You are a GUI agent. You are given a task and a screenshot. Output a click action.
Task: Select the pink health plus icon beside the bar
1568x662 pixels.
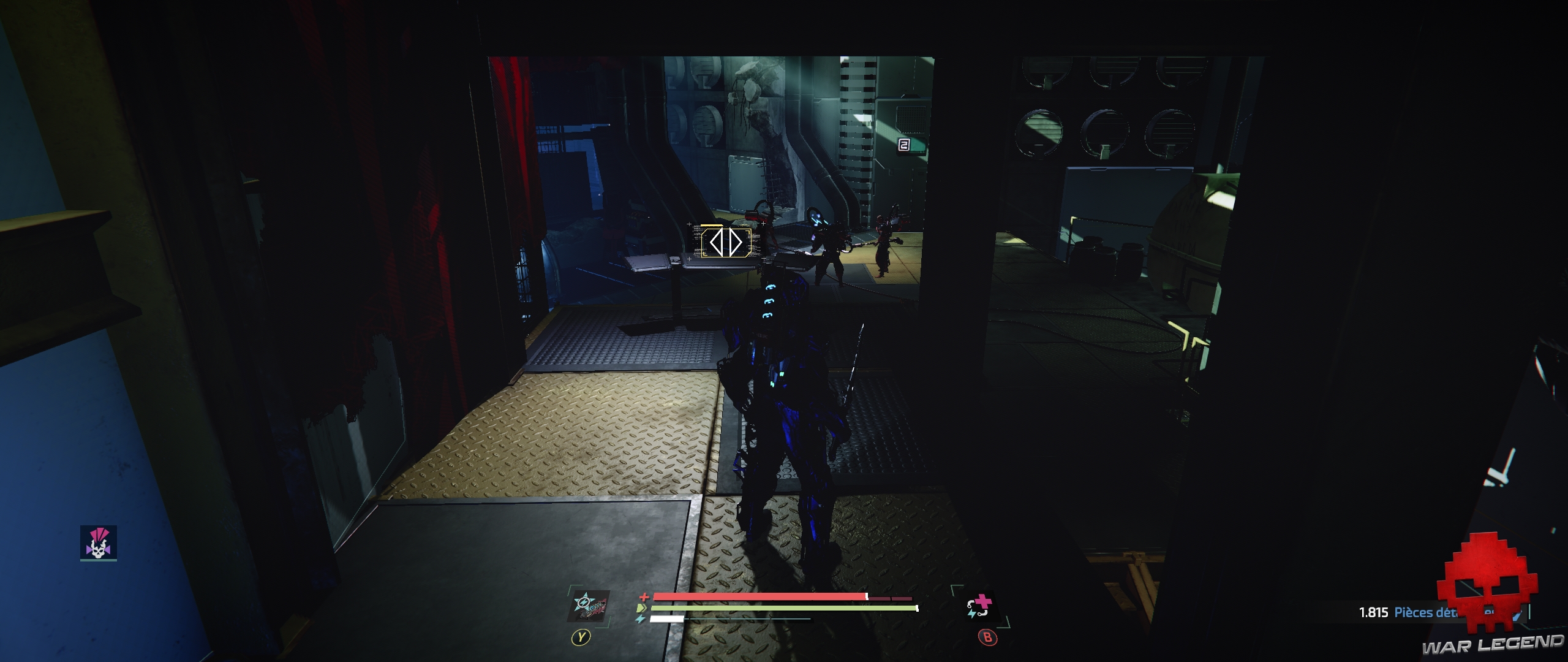[645, 598]
